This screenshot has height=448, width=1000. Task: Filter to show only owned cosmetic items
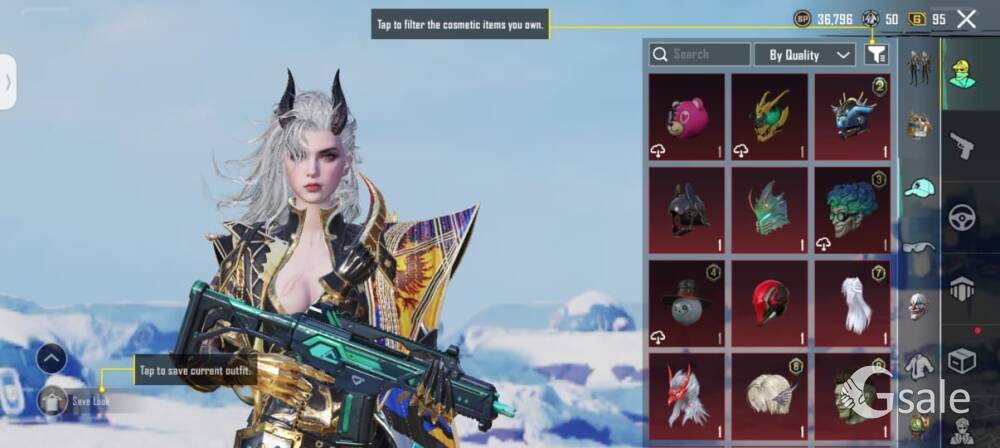[876, 54]
